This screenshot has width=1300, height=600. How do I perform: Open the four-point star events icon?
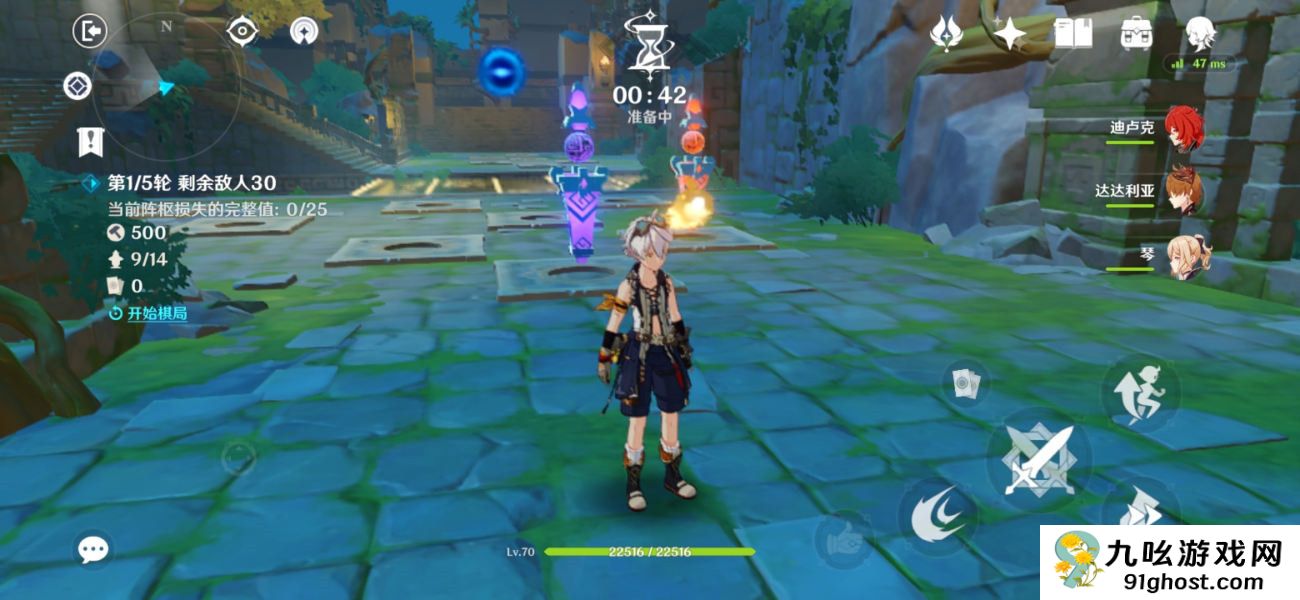coord(1010,34)
